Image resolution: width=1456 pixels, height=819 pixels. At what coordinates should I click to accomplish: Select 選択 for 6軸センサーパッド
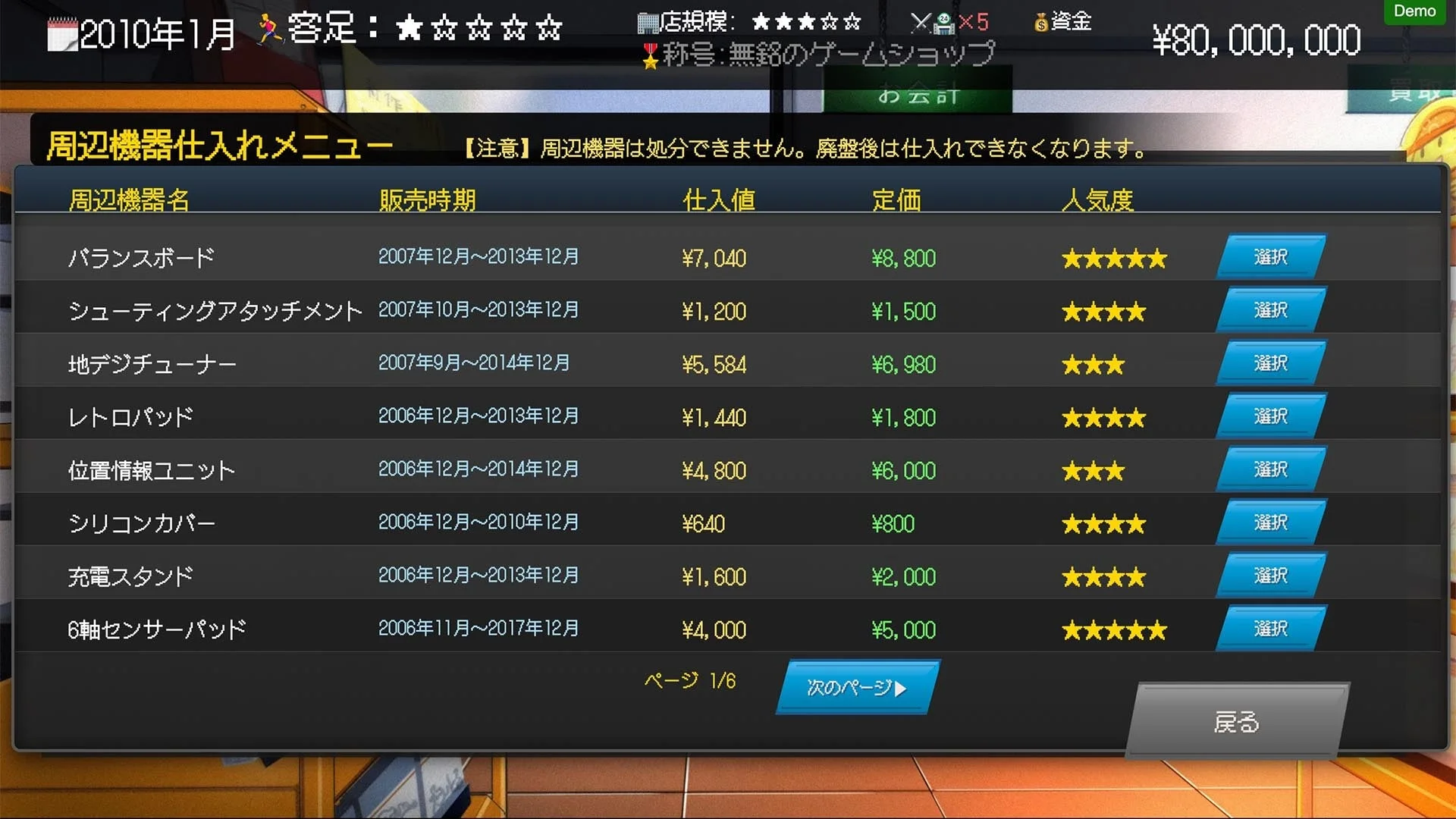tap(1270, 628)
